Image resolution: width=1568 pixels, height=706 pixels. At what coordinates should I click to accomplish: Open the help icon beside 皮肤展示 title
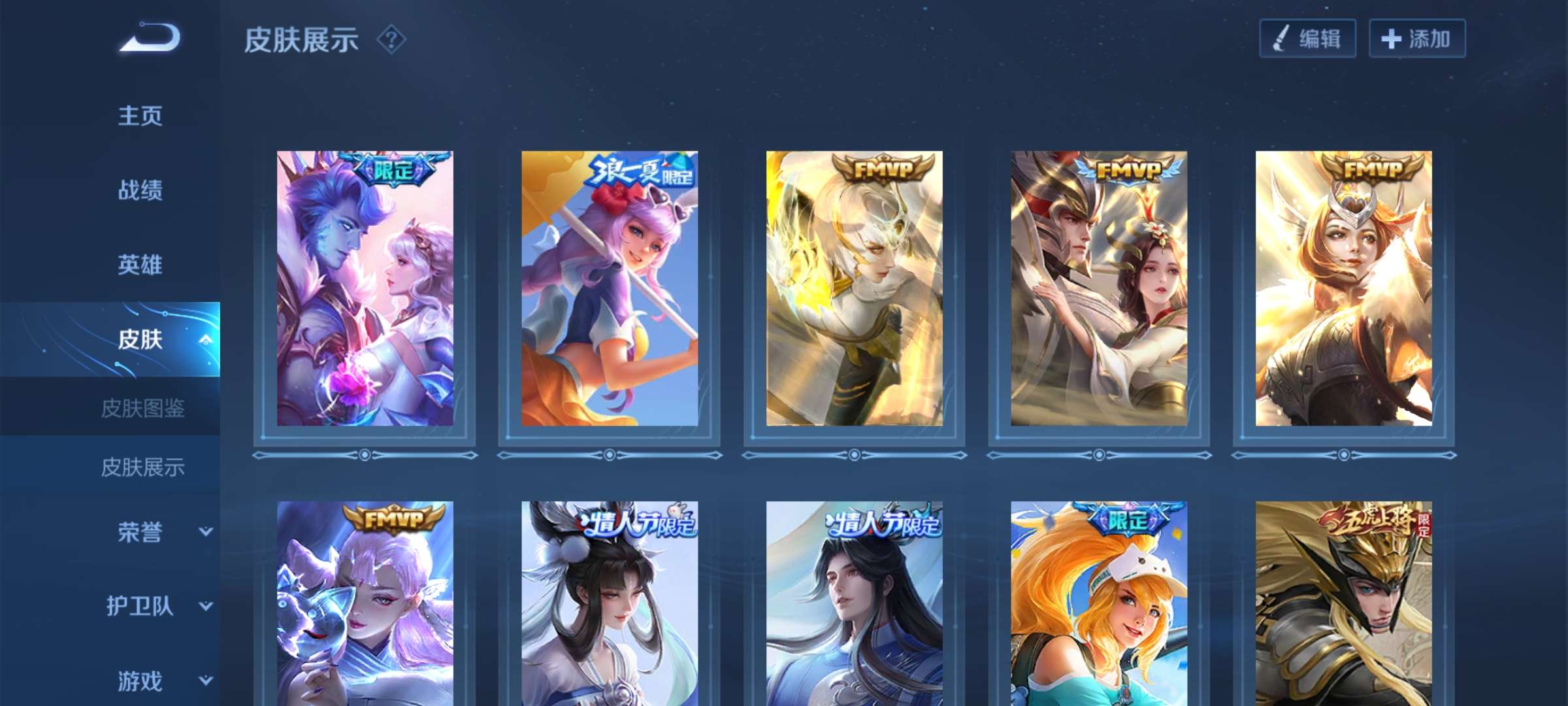click(391, 41)
